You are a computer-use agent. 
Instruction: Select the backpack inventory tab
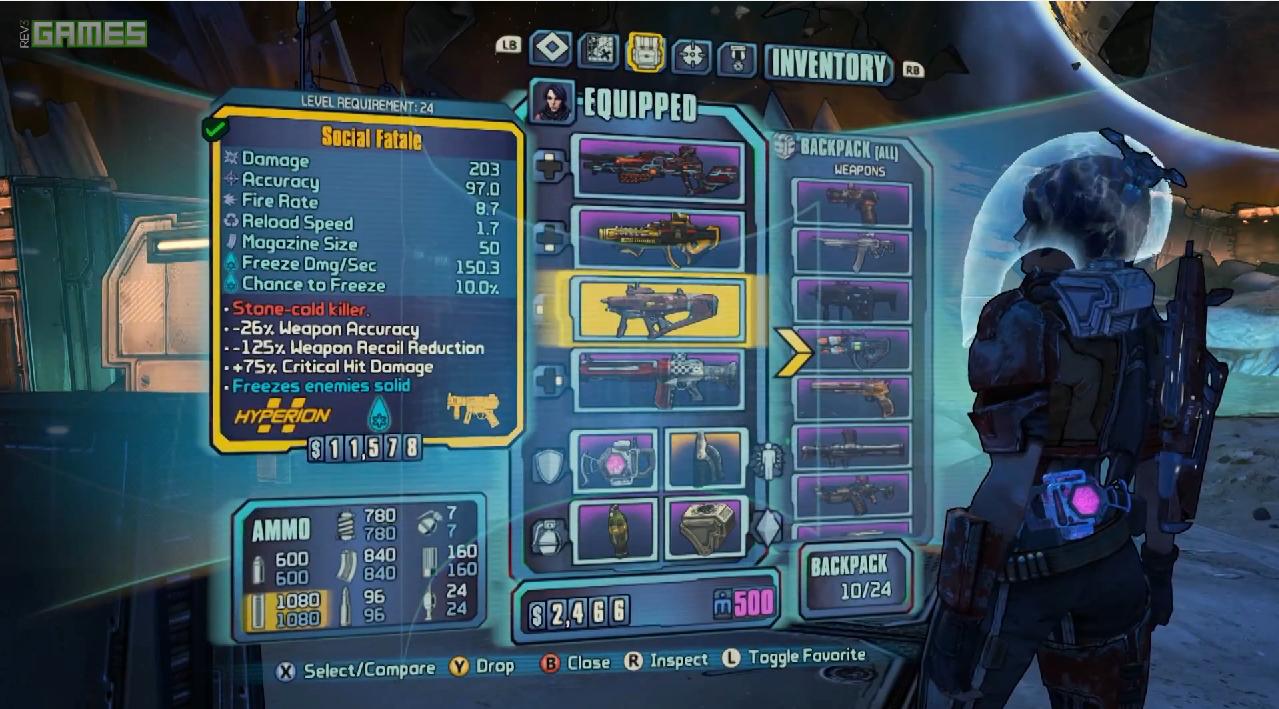[x=645, y=52]
